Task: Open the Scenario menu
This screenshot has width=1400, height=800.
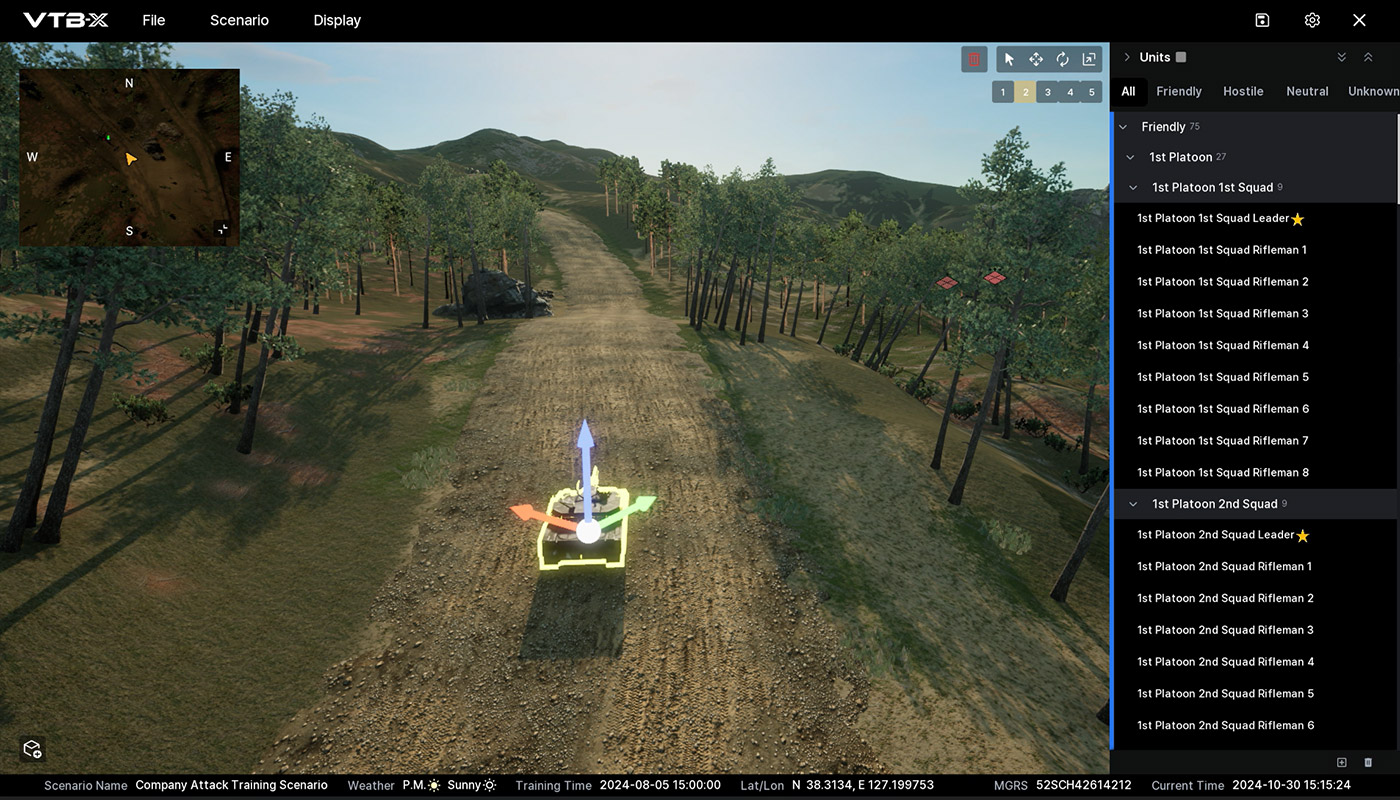Action: tap(239, 20)
